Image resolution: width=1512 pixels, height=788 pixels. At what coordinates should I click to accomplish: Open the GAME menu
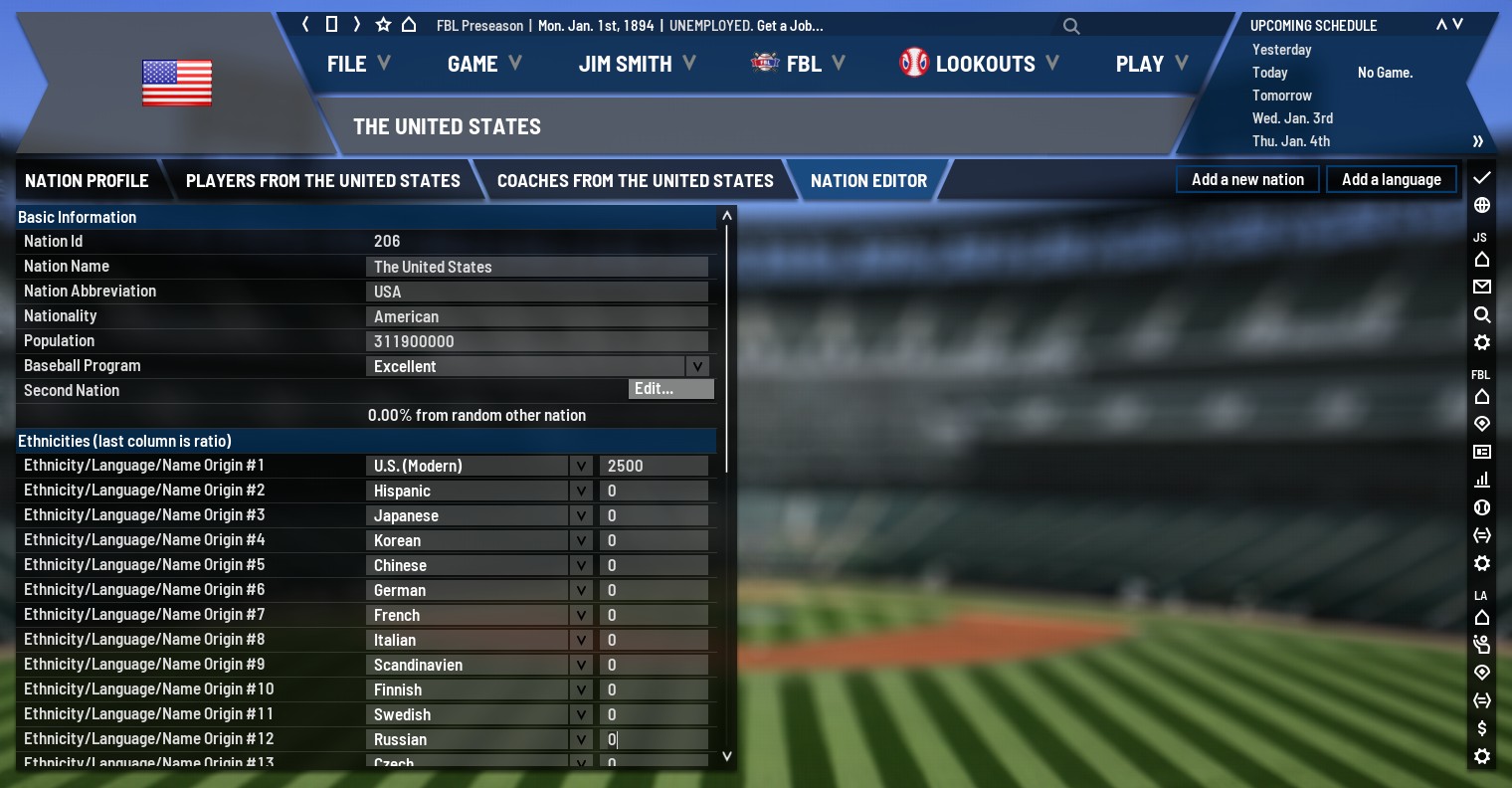click(x=483, y=64)
